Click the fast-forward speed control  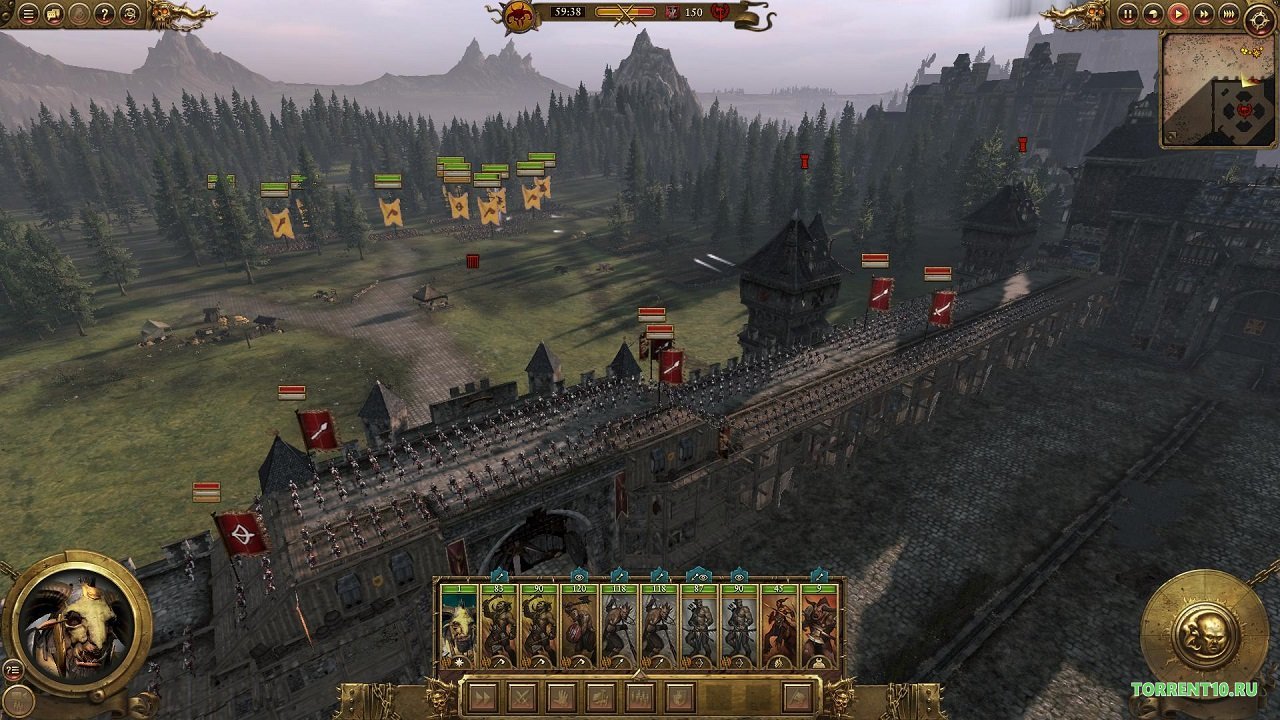[x=1204, y=14]
